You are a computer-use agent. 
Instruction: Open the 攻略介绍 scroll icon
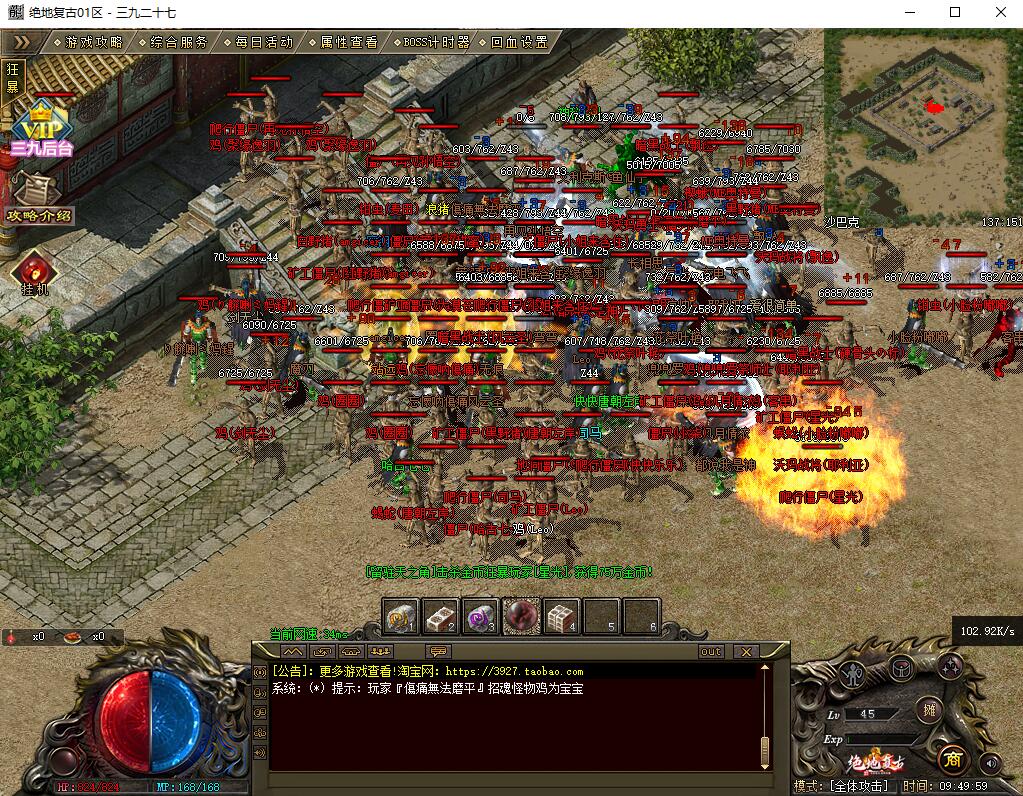40,195
